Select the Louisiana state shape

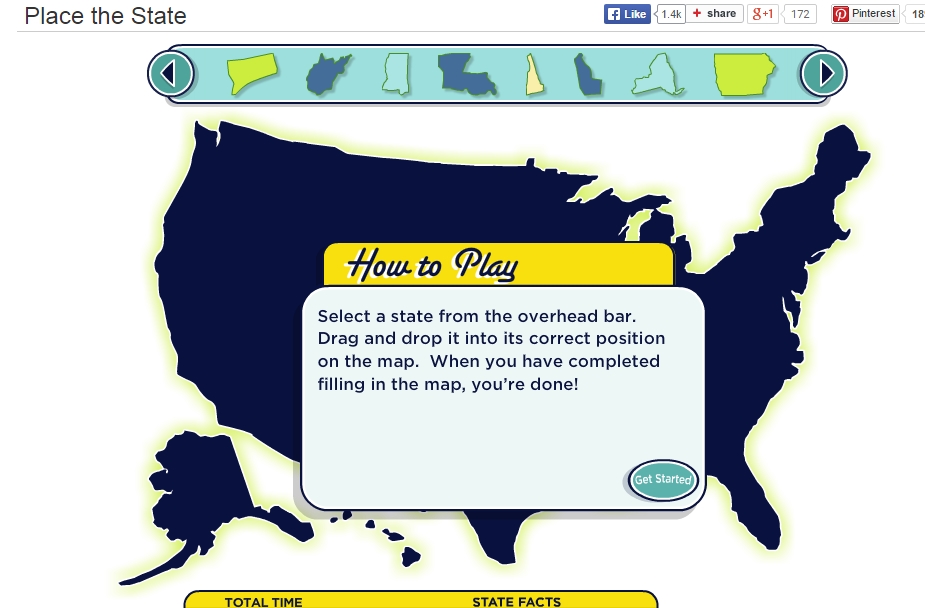click(465, 73)
